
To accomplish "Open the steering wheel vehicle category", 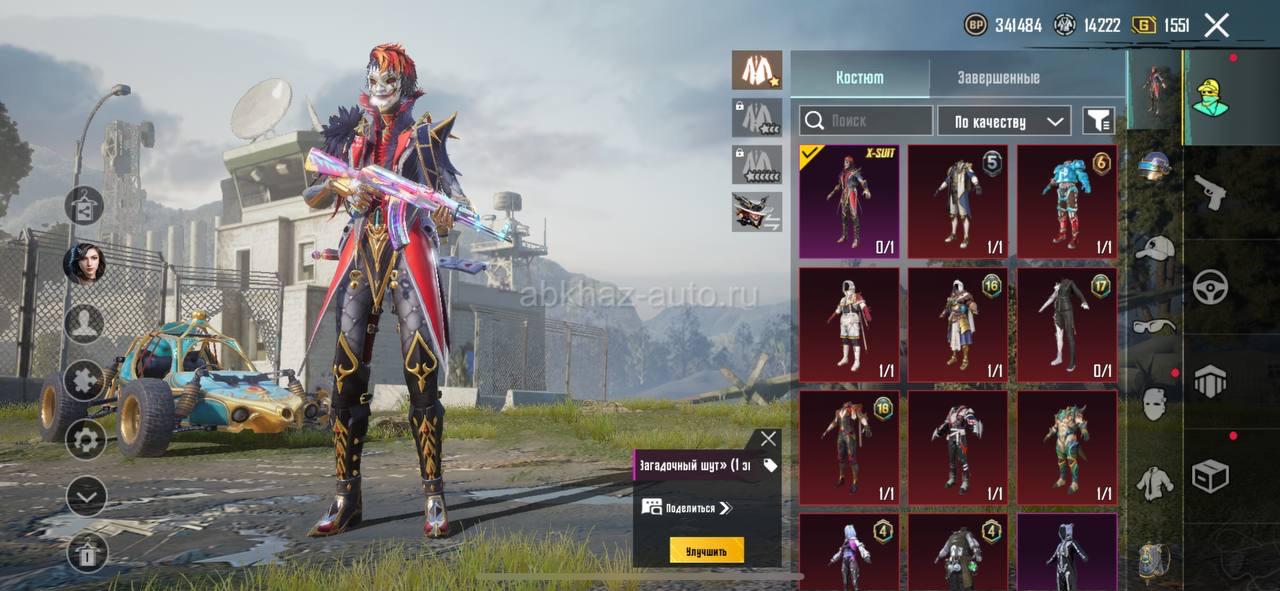I will point(1210,288).
